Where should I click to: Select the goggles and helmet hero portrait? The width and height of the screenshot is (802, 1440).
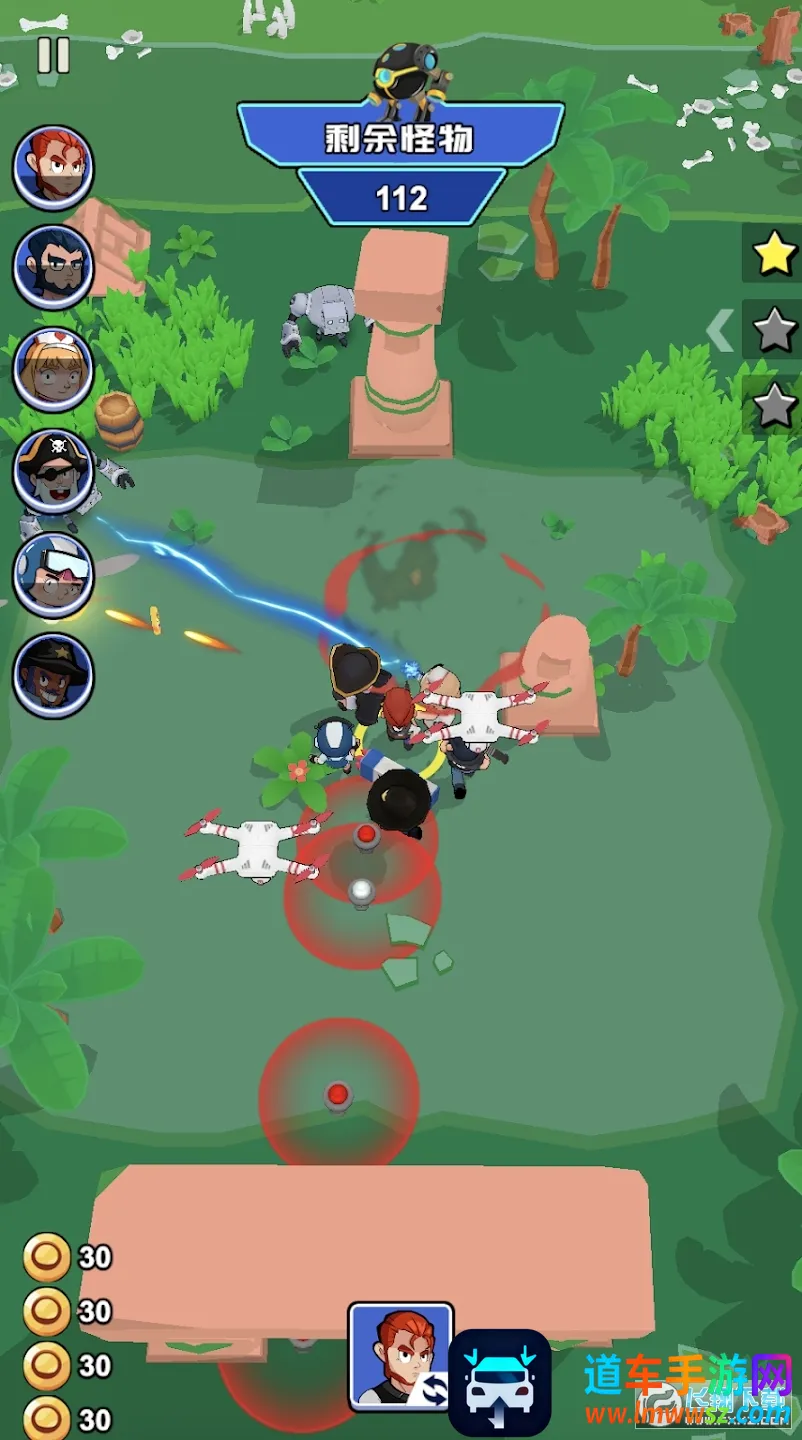[54, 573]
